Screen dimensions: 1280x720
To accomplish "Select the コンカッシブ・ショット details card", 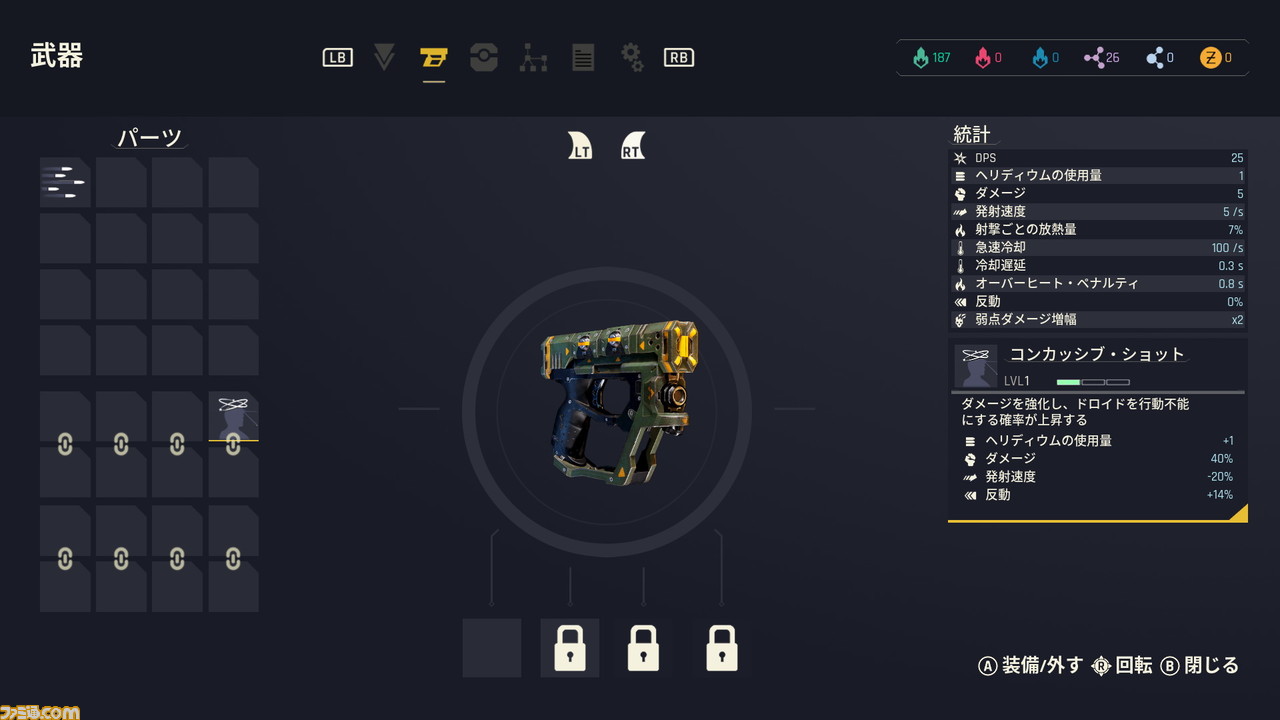I will [1097, 430].
